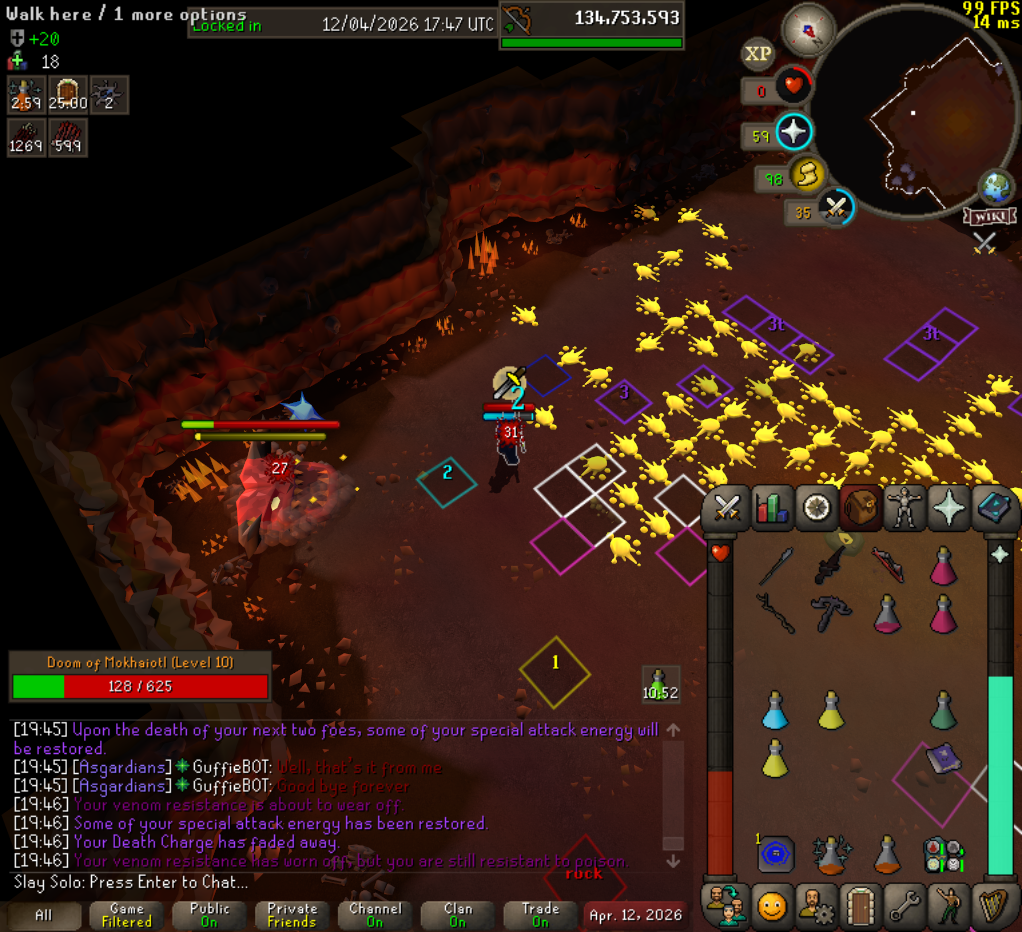Show the Worn Equipment tab

click(905, 509)
